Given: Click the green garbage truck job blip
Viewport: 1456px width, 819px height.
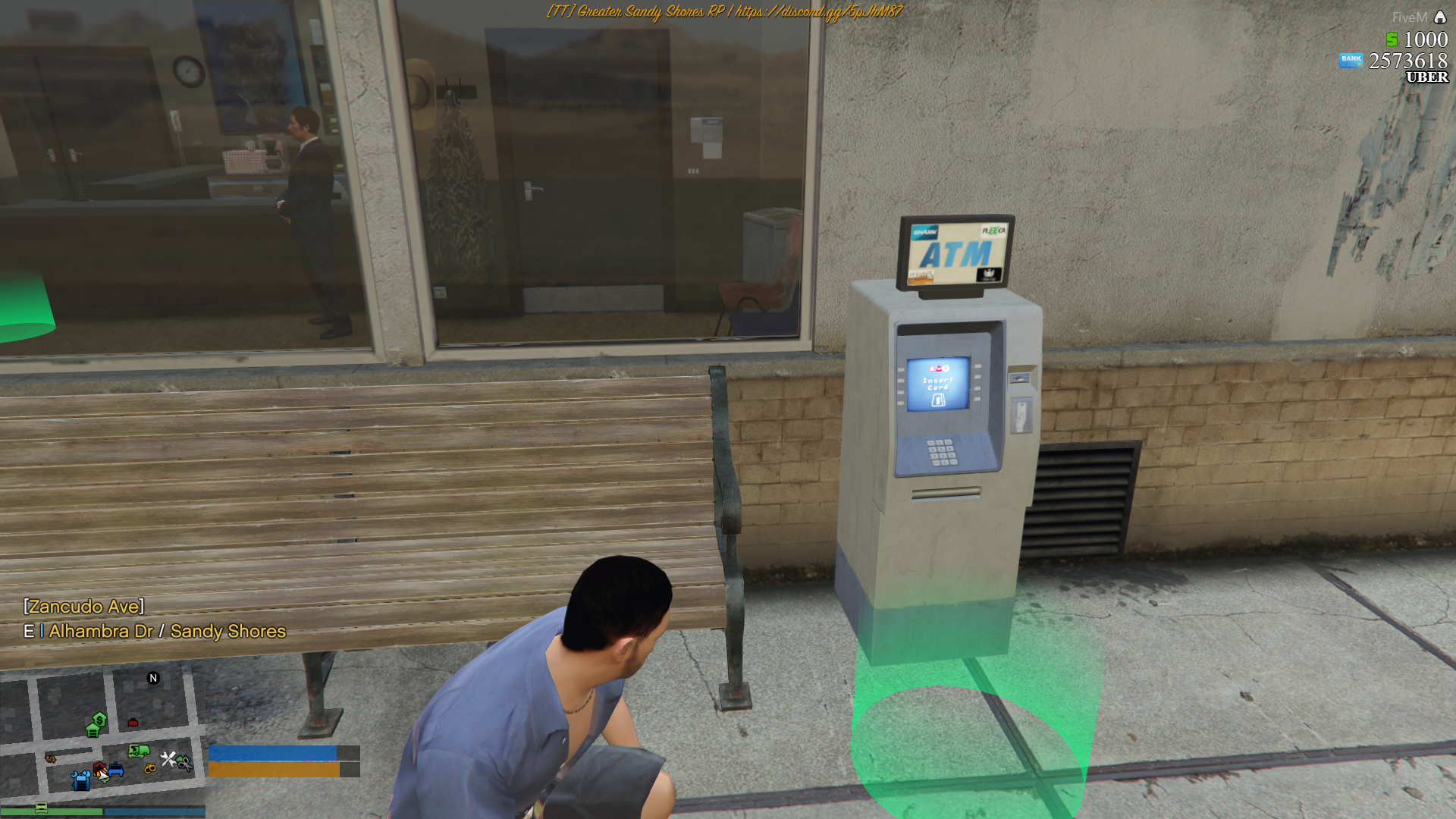Looking at the screenshot, I should pos(138,751).
